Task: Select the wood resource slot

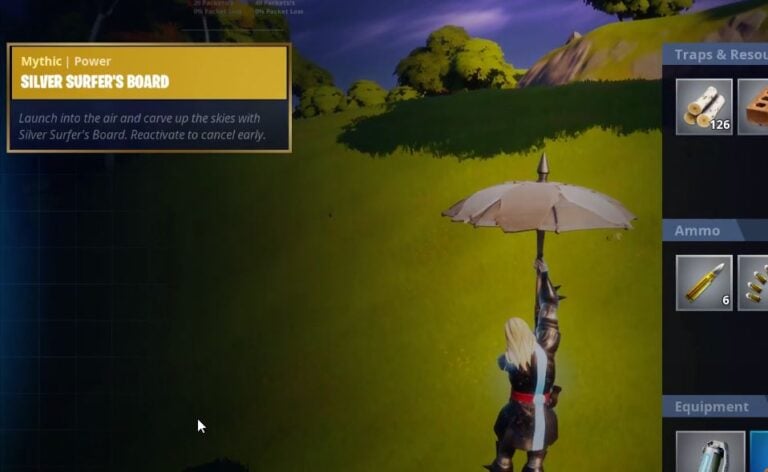Action: coord(704,106)
